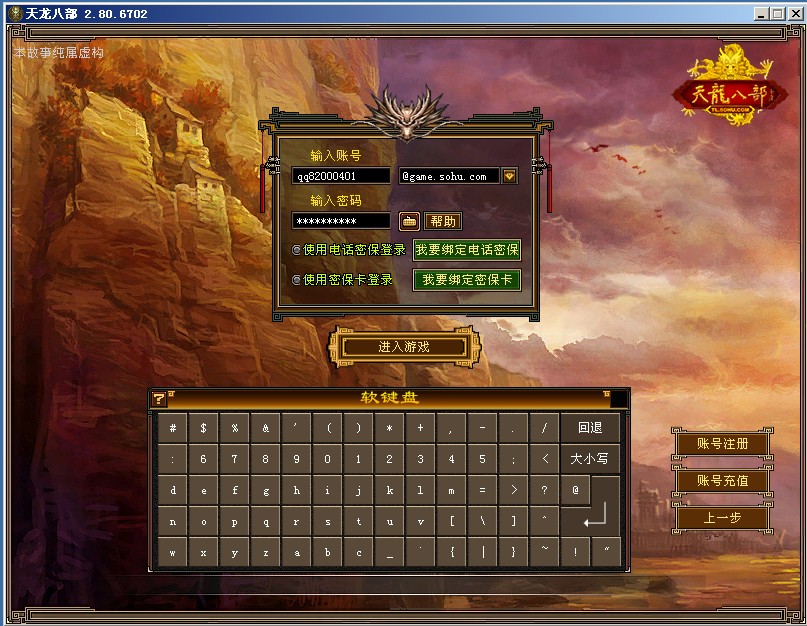The height and width of the screenshot is (626, 807).
Task: Open the 帮助 help button
Action: [x=443, y=221]
